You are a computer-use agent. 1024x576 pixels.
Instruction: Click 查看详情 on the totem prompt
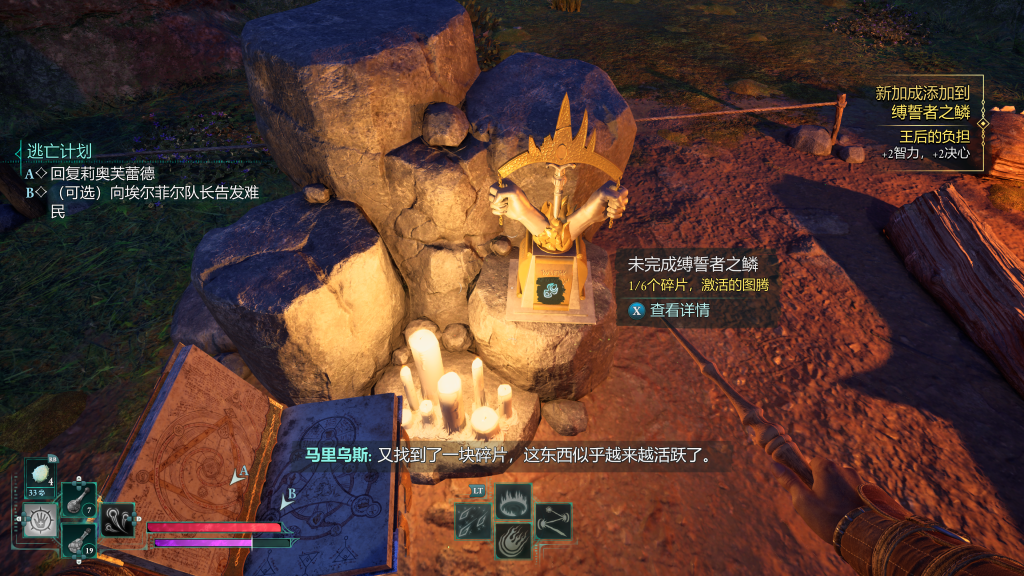pyautogui.click(x=678, y=310)
